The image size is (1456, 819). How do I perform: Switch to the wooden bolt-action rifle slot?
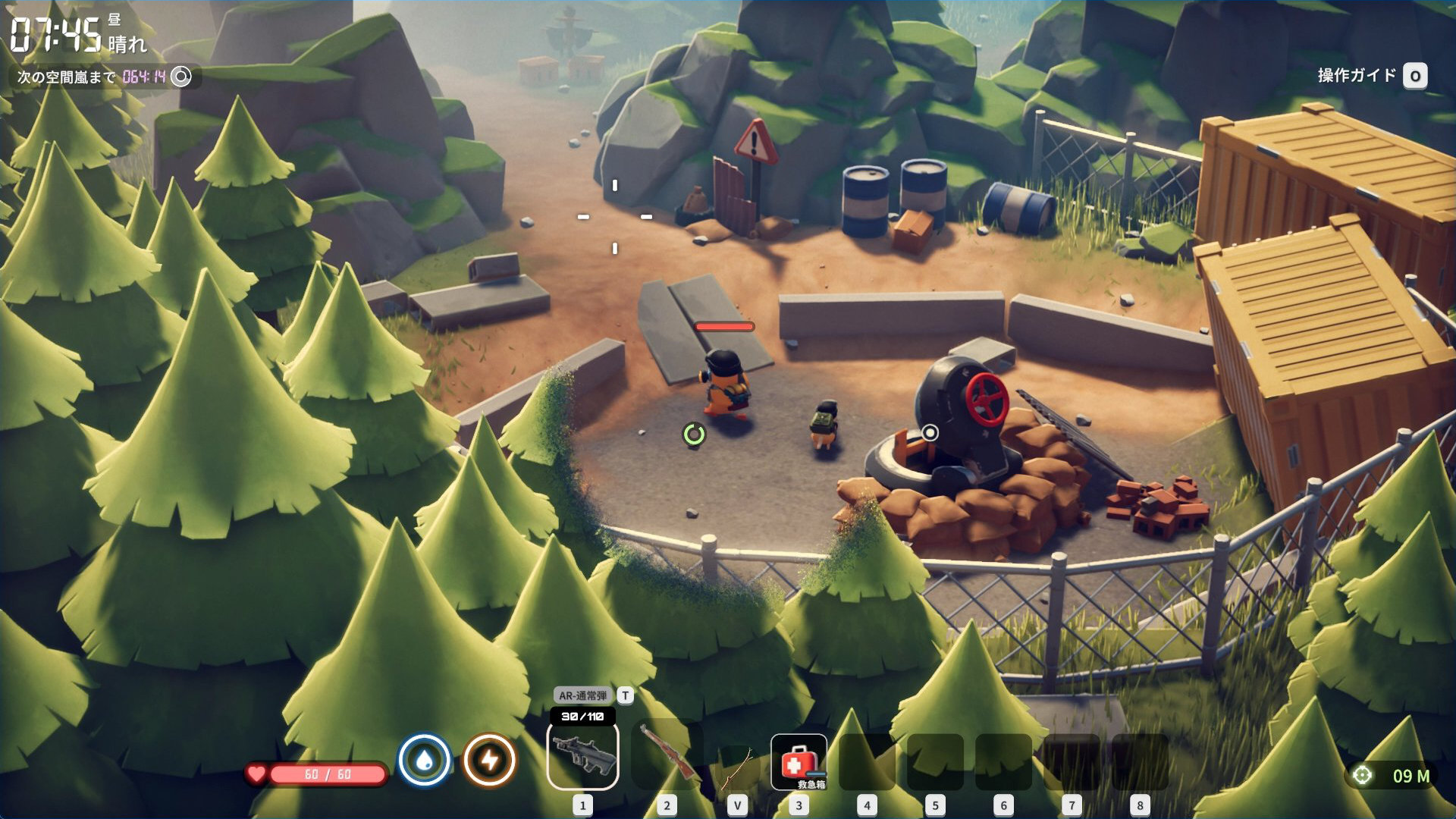click(x=667, y=755)
